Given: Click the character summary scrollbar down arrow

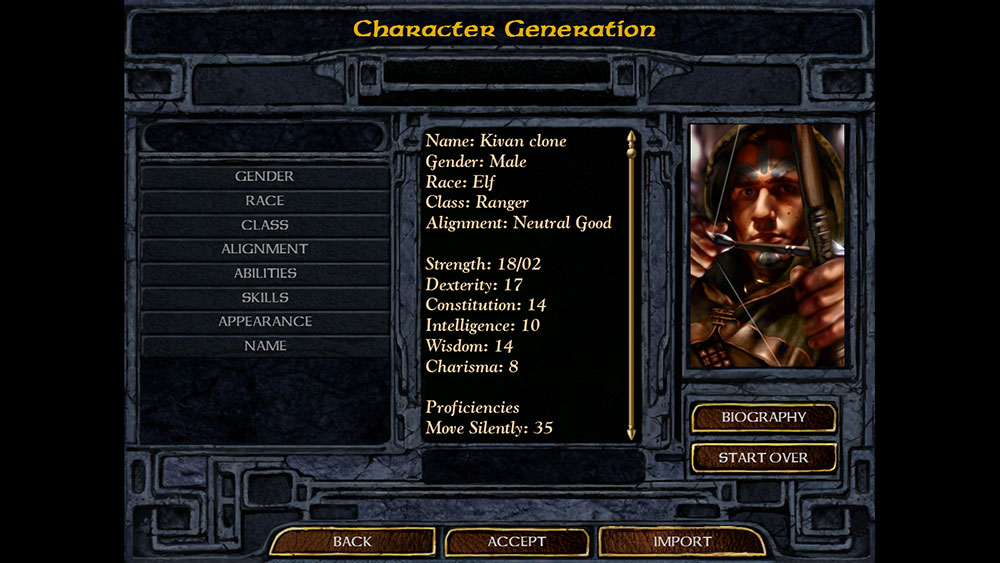Looking at the screenshot, I should point(631,433).
